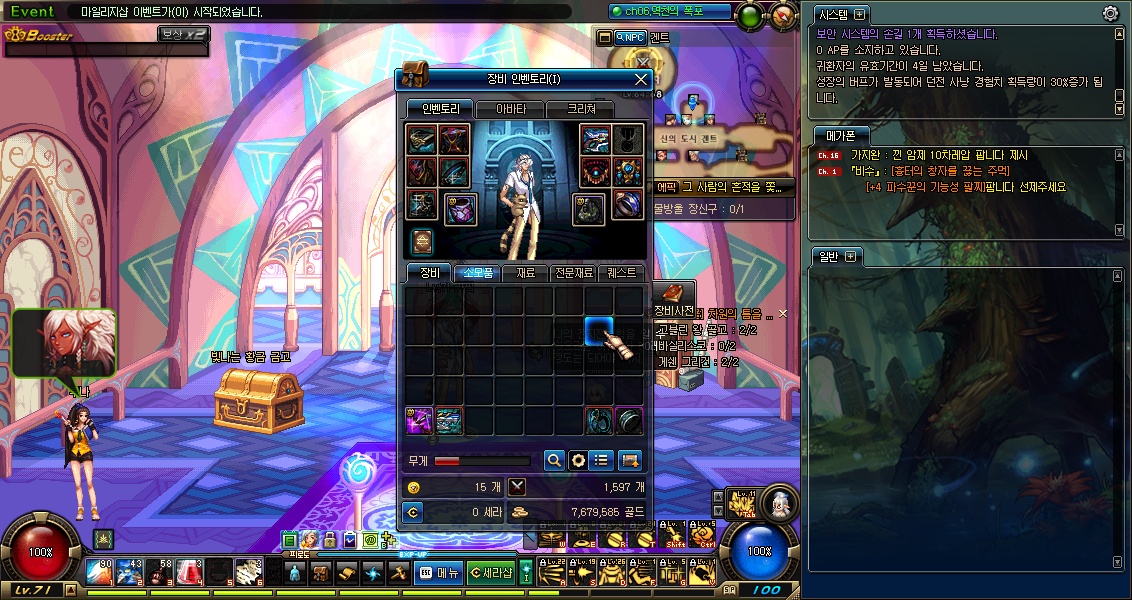Open the 퀘스트 (Quest) item tab
Screen dimensions: 1132x600
point(622,273)
